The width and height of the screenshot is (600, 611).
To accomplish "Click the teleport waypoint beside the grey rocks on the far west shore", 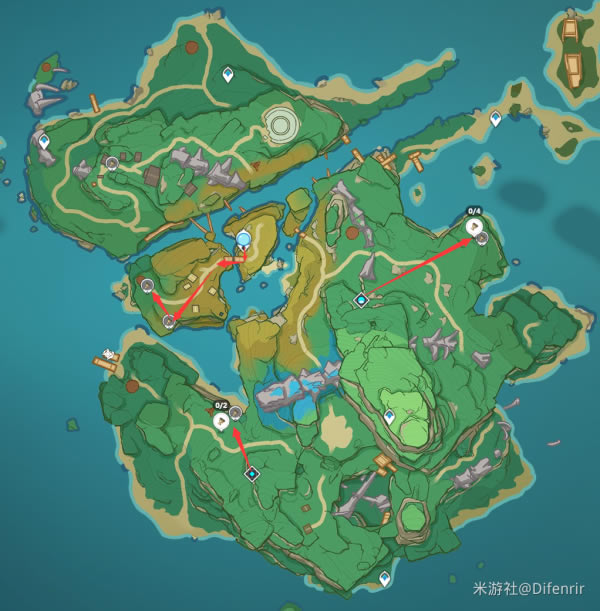I will 44,142.
